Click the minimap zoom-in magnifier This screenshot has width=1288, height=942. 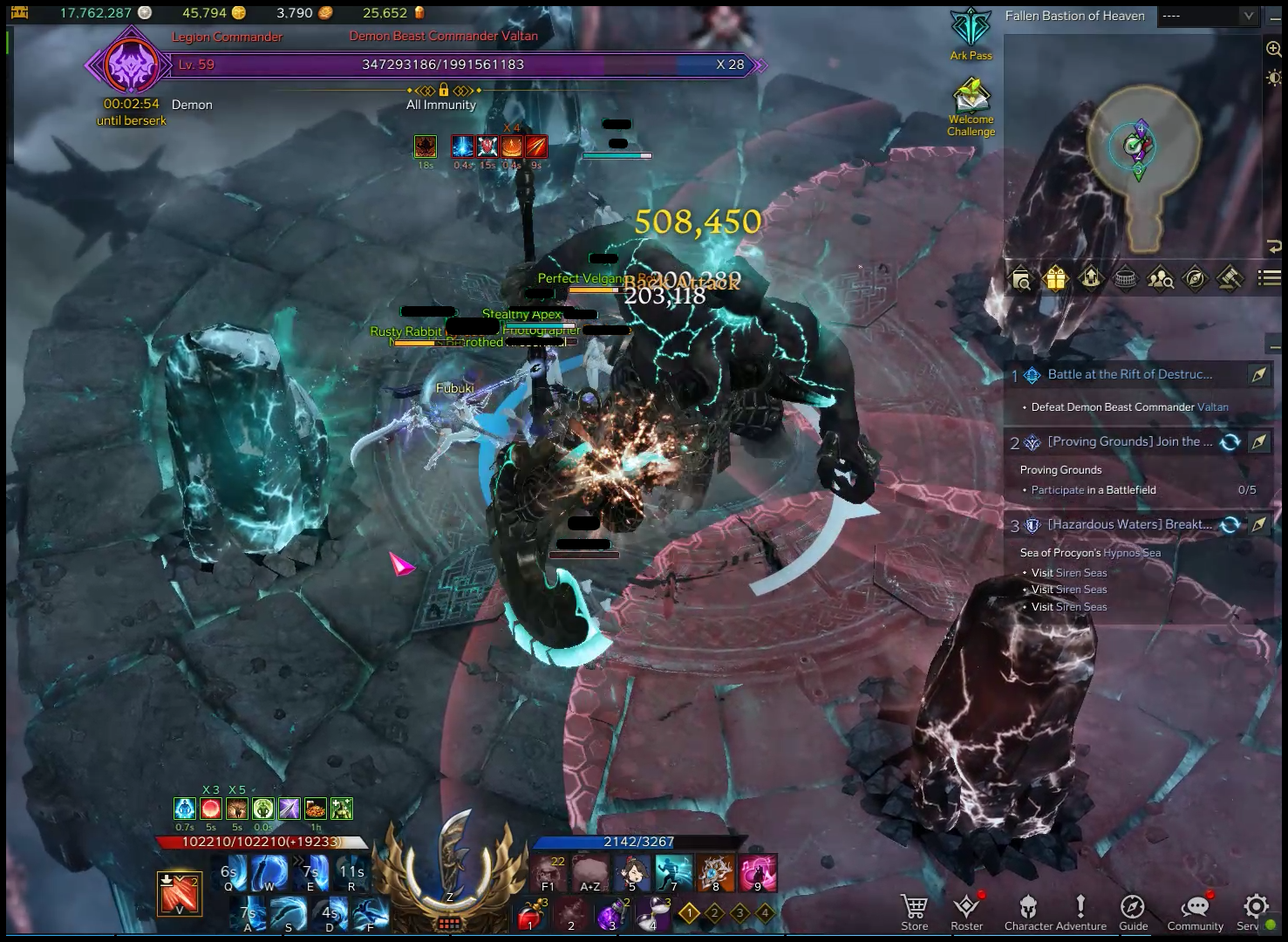coord(1273,49)
